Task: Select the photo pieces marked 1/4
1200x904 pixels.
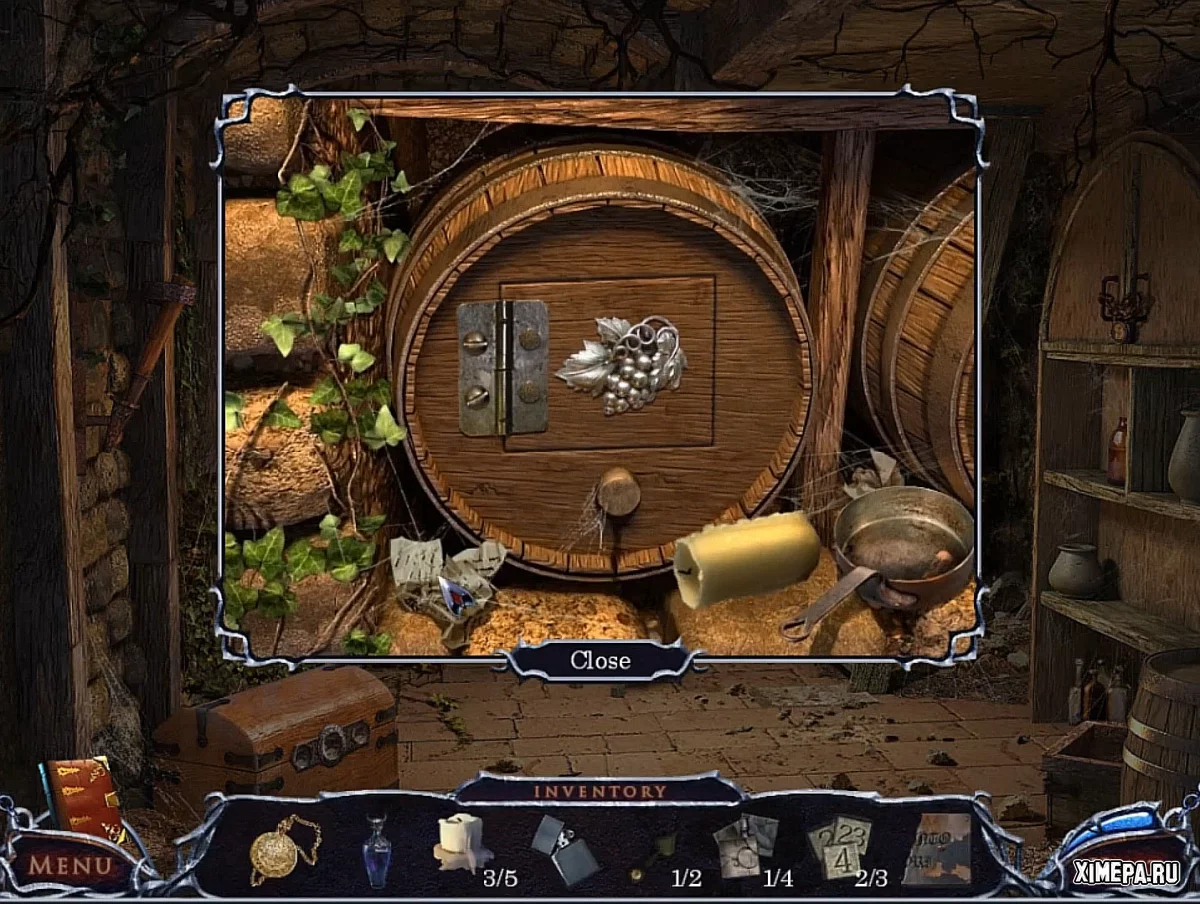Action: click(745, 844)
